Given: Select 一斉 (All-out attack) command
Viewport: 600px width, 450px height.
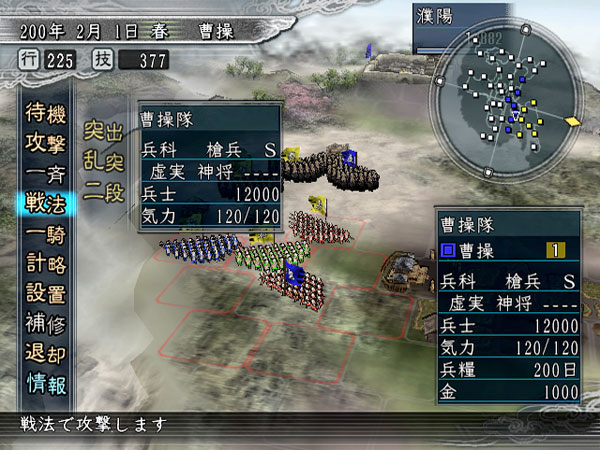Looking at the screenshot, I should [x=44, y=173].
